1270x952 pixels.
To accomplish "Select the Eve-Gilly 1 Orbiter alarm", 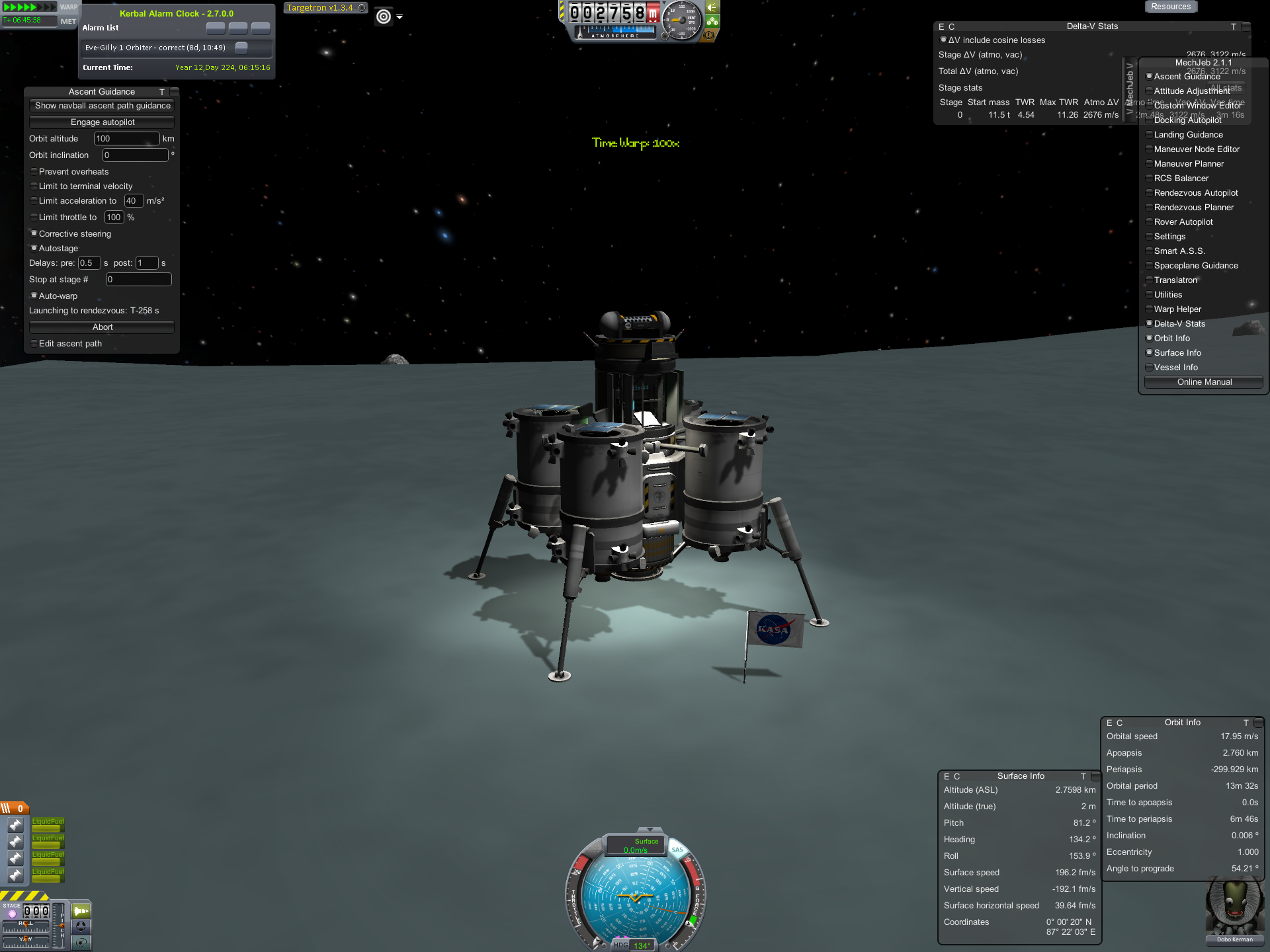I will click(155, 48).
